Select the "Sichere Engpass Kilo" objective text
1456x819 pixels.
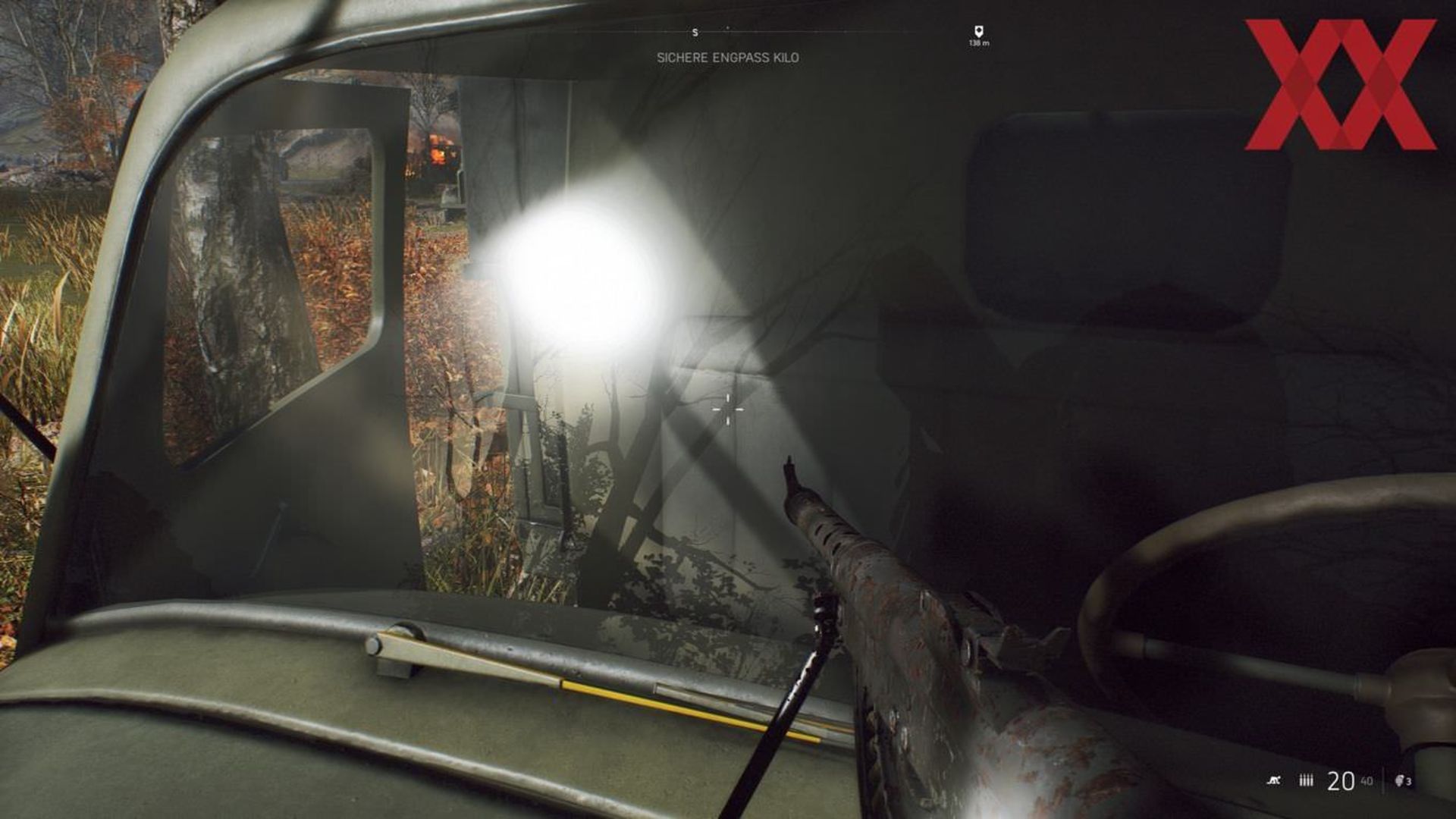[x=727, y=58]
